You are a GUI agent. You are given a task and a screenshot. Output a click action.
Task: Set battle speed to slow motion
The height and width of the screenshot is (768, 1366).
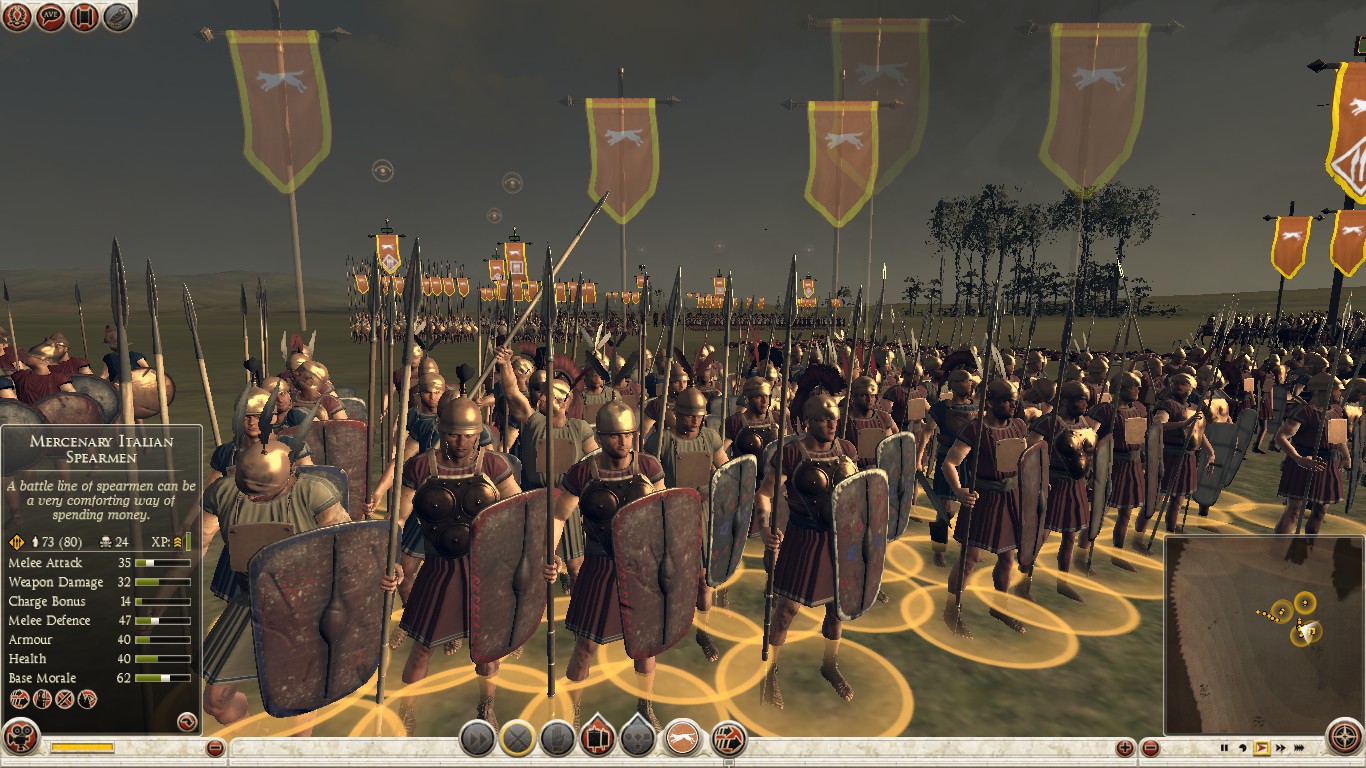coord(1243,747)
